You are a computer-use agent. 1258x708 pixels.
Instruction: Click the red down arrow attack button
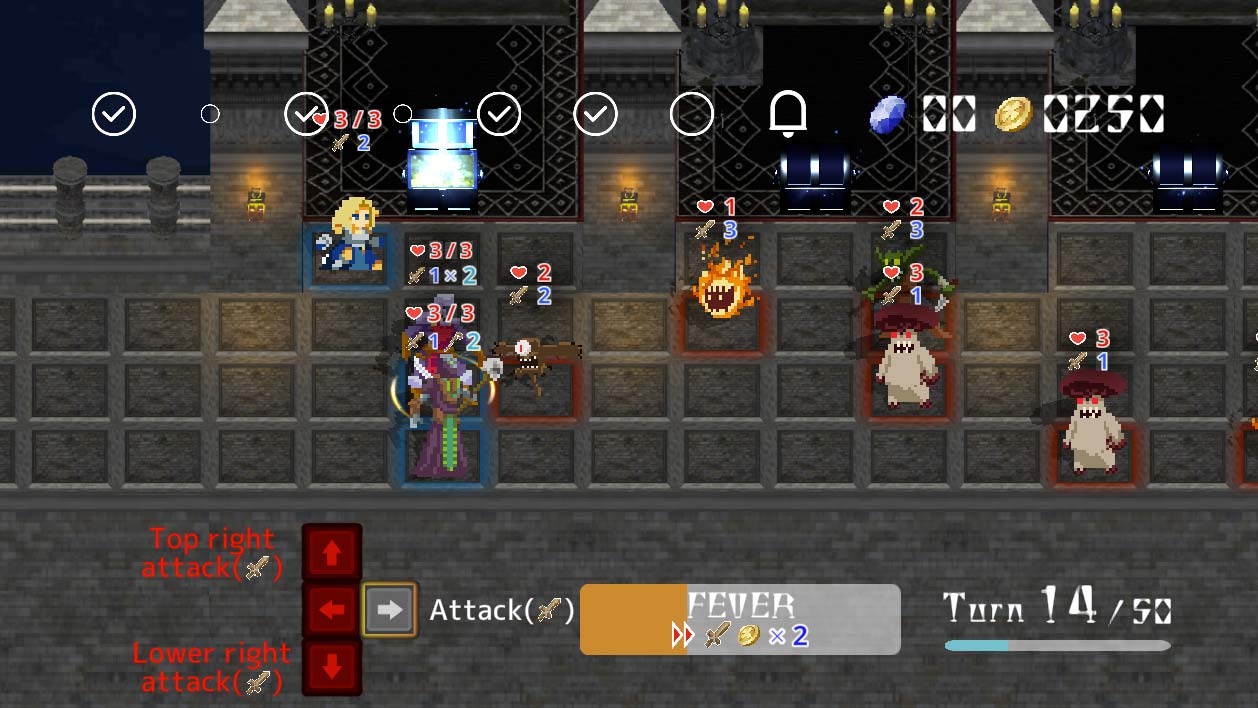point(332,667)
